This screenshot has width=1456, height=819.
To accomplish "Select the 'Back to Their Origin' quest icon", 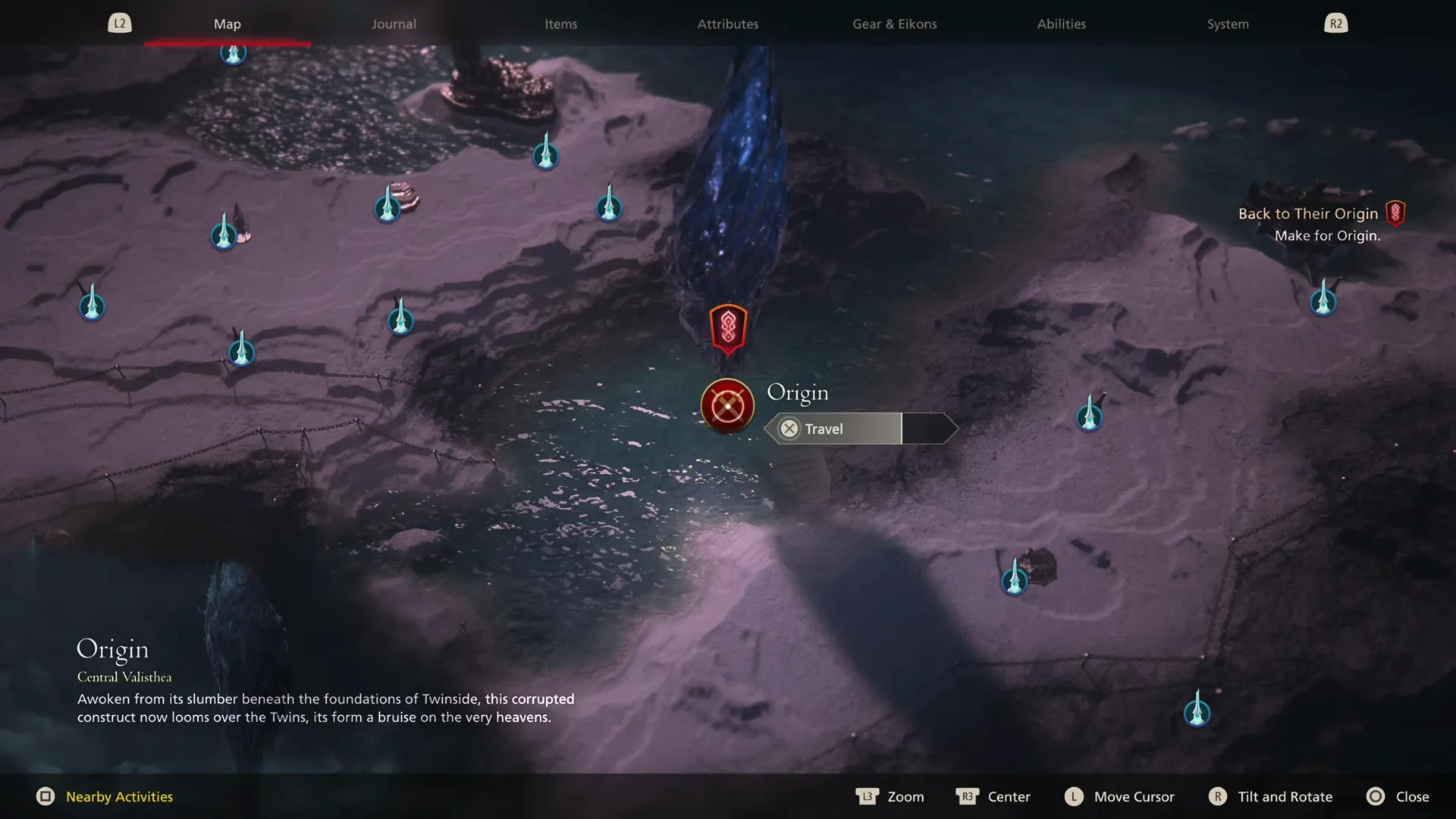I will click(1396, 213).
